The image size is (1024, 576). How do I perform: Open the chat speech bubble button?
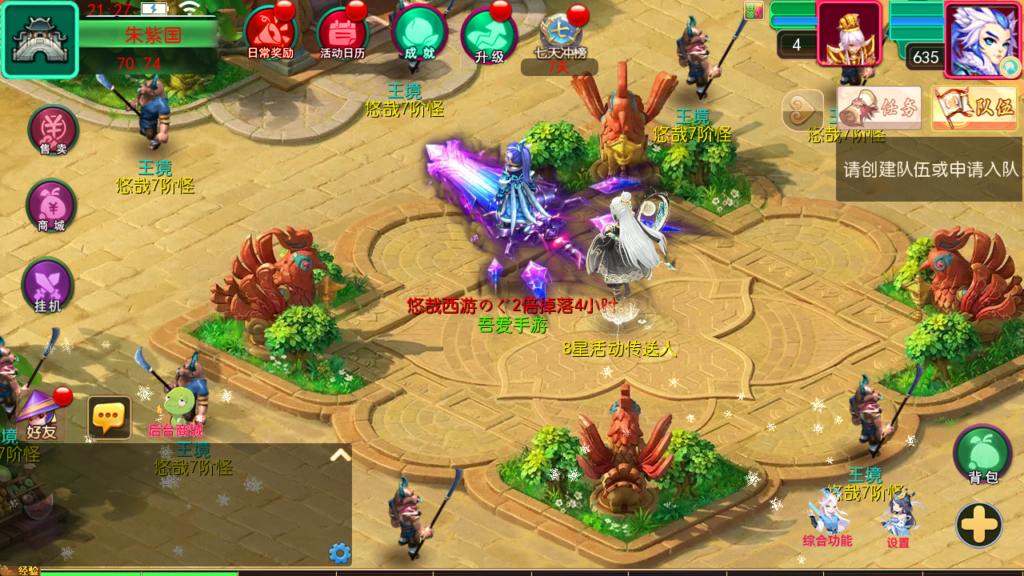tap(109, 417)
